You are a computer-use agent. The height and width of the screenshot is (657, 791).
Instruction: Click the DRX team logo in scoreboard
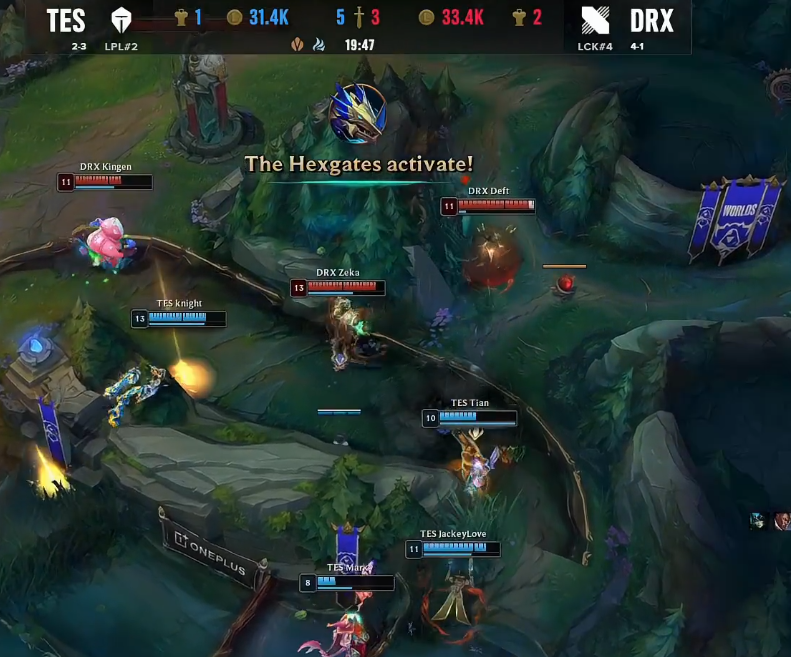pos(595,20)
